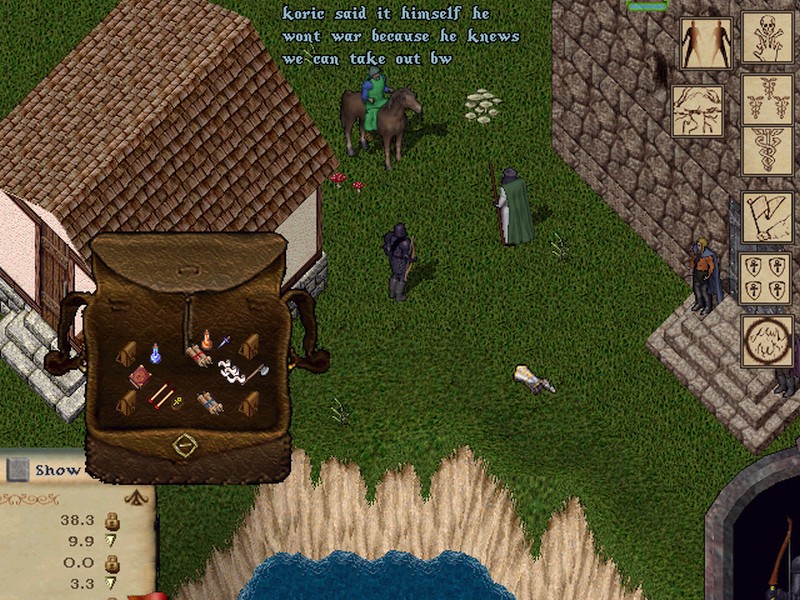Pick the small ankh item in the backpack
Image resolution: width=800 pixels, height=600 pixels.
coord(177,403)
